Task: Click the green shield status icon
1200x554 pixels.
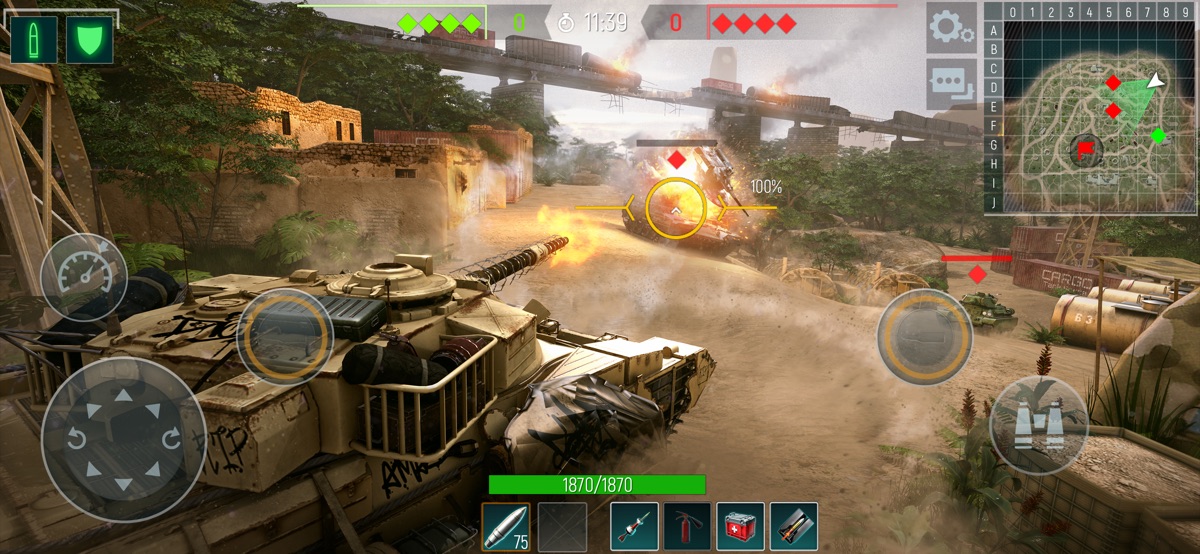Action: pyautogui.click(x=89, y=40)
